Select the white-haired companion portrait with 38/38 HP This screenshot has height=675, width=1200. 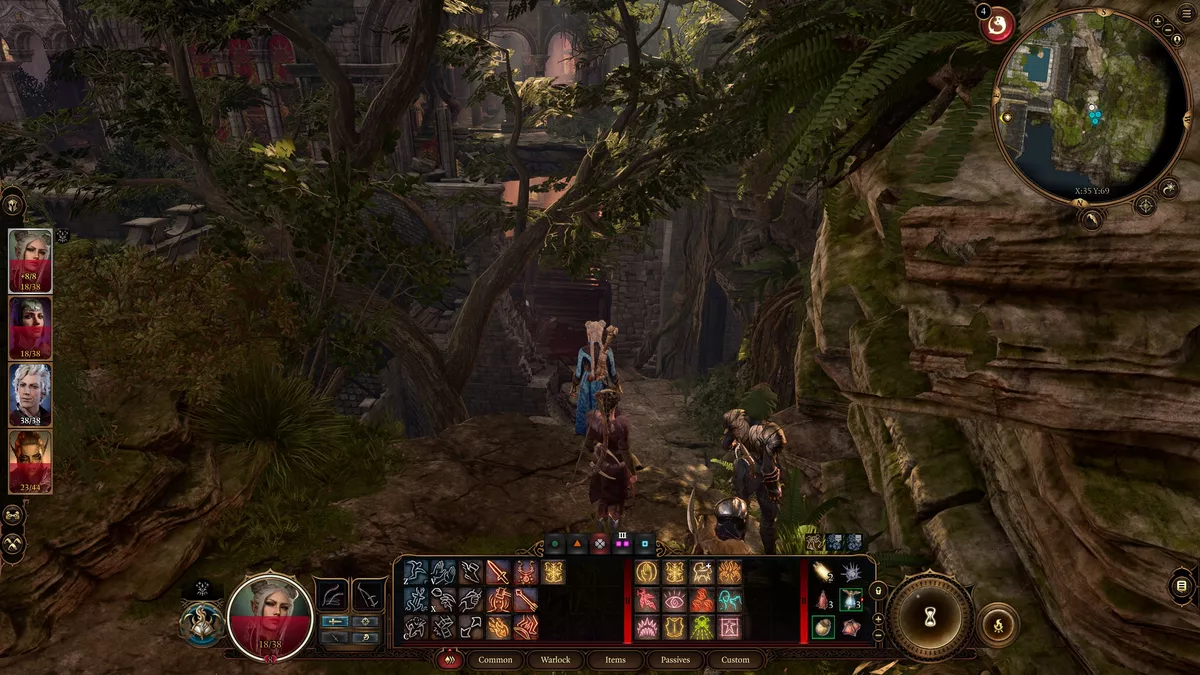(30, 394)
